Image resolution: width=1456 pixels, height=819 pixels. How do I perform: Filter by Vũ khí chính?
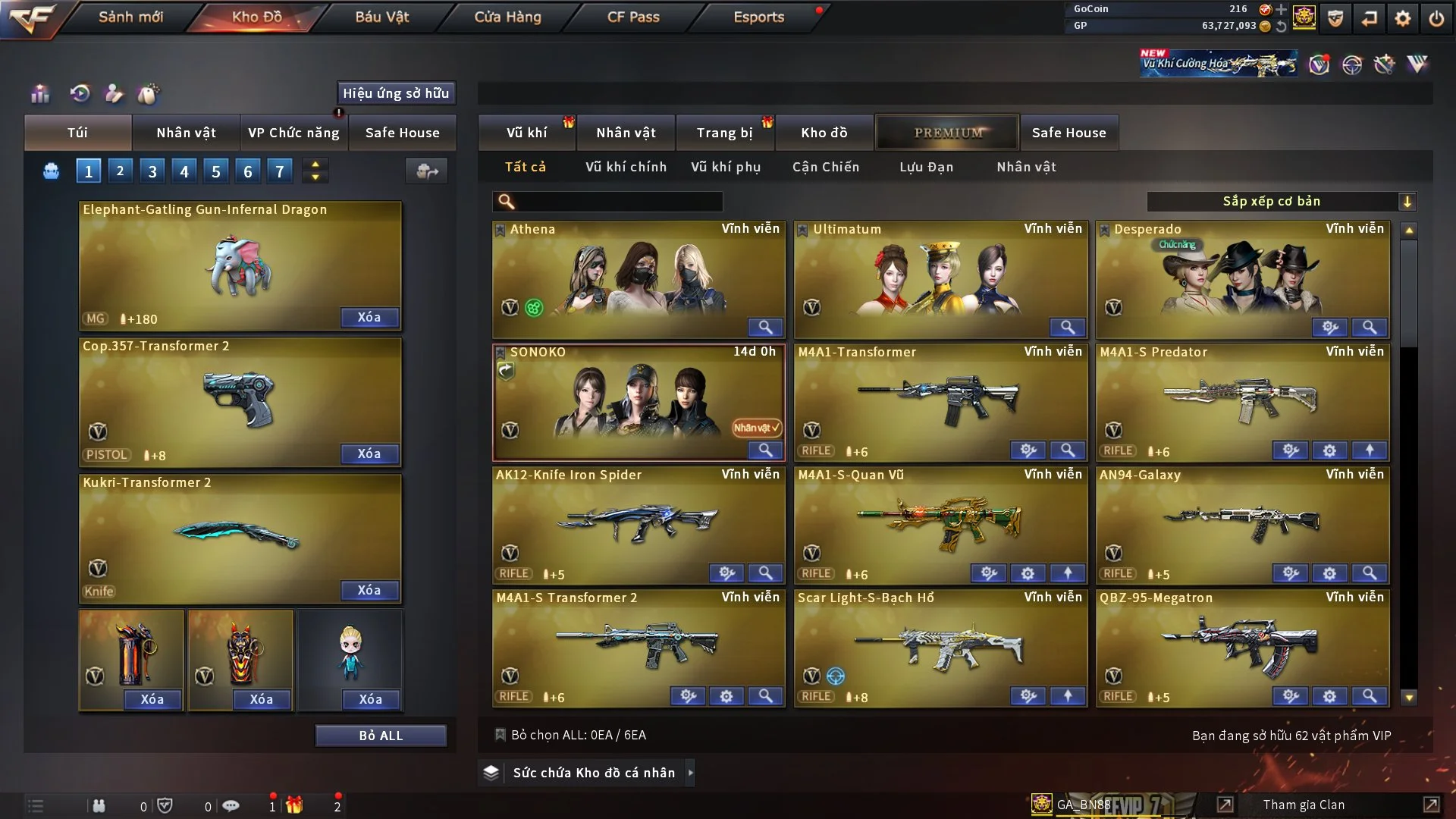point(626,167)
